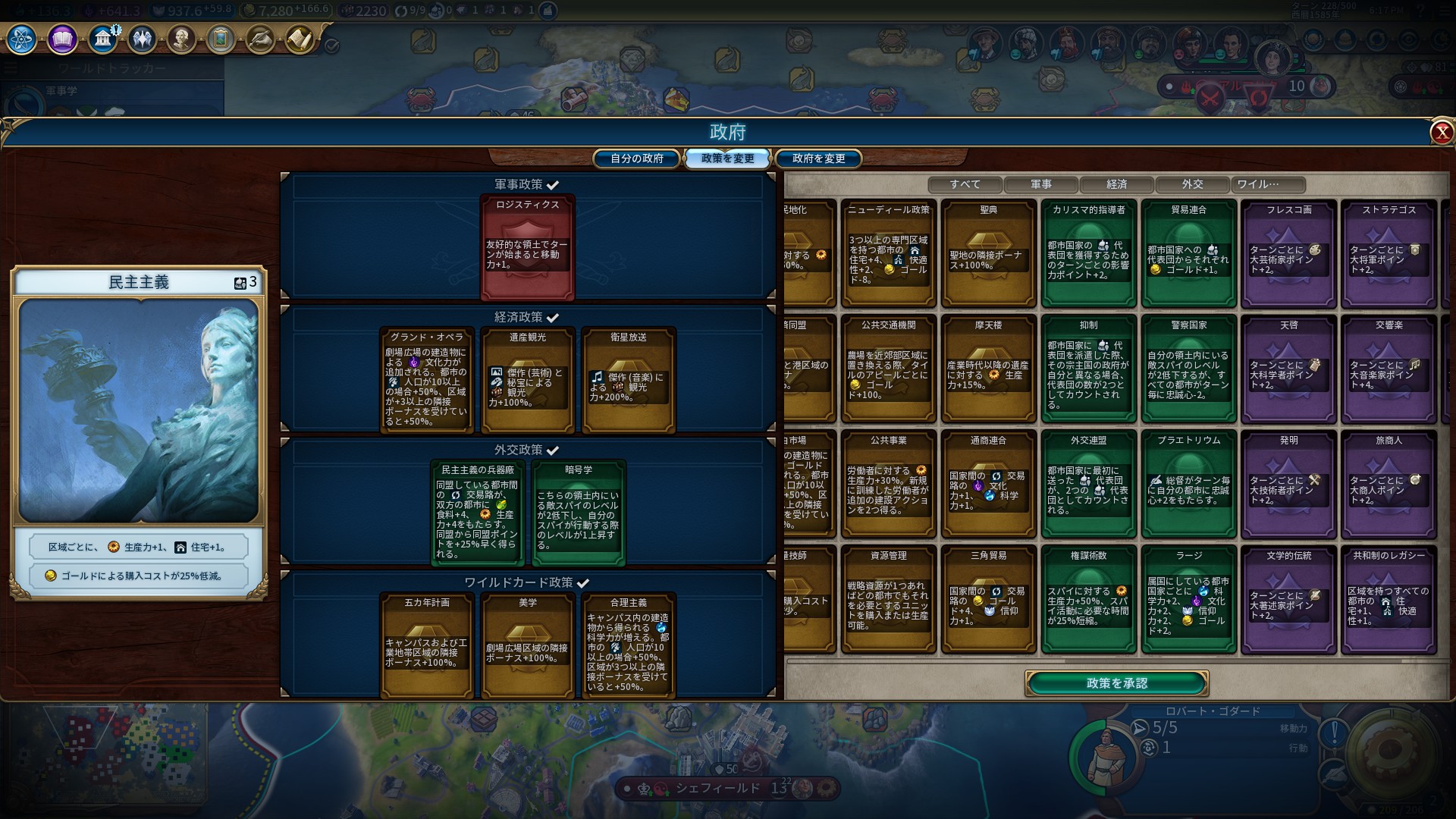This screenshot has height=819, width=1456.
Task: Choose the 共和制のレガシー card
Action: coord(1389,600)
